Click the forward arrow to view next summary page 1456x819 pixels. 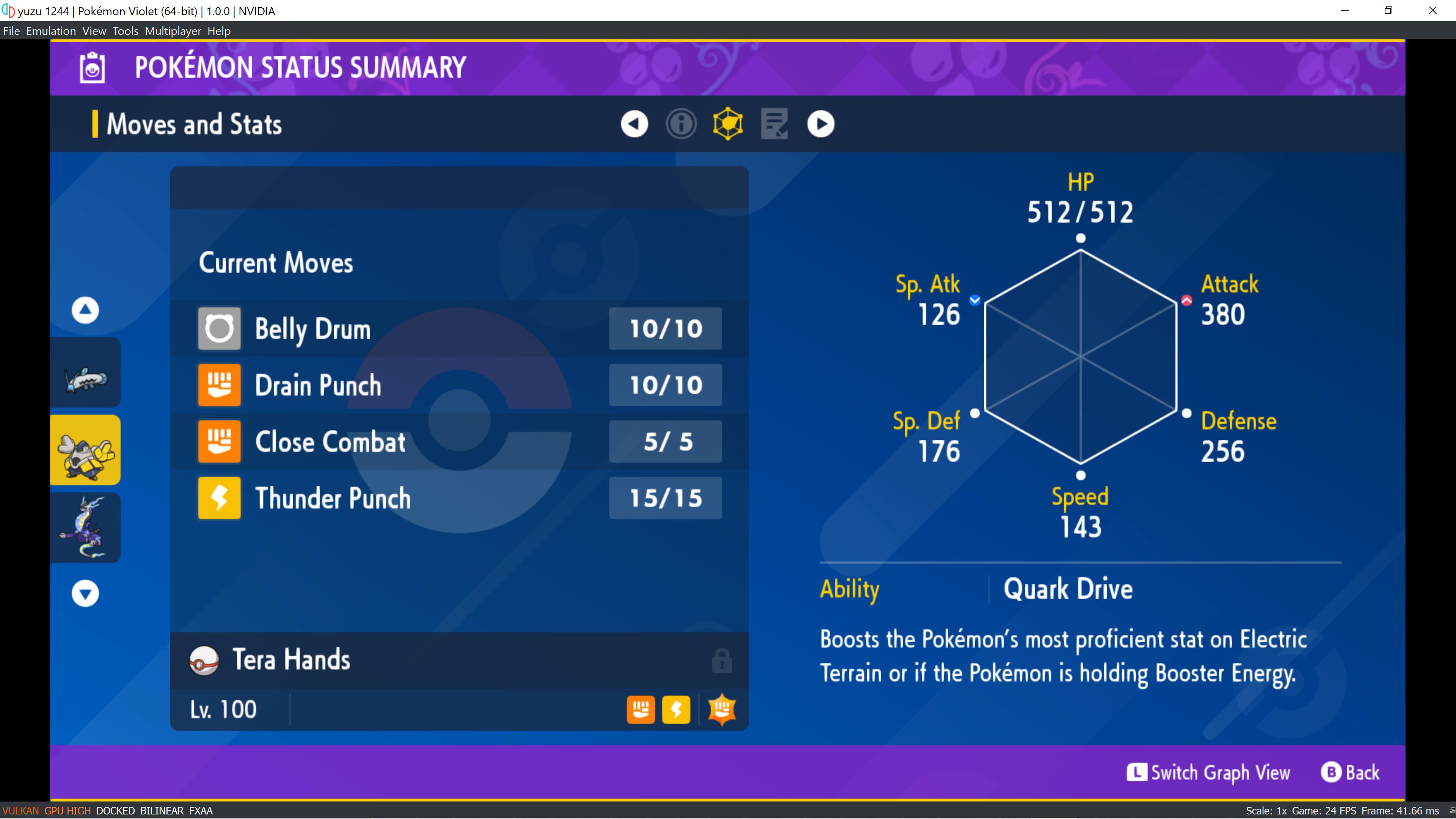821,123
